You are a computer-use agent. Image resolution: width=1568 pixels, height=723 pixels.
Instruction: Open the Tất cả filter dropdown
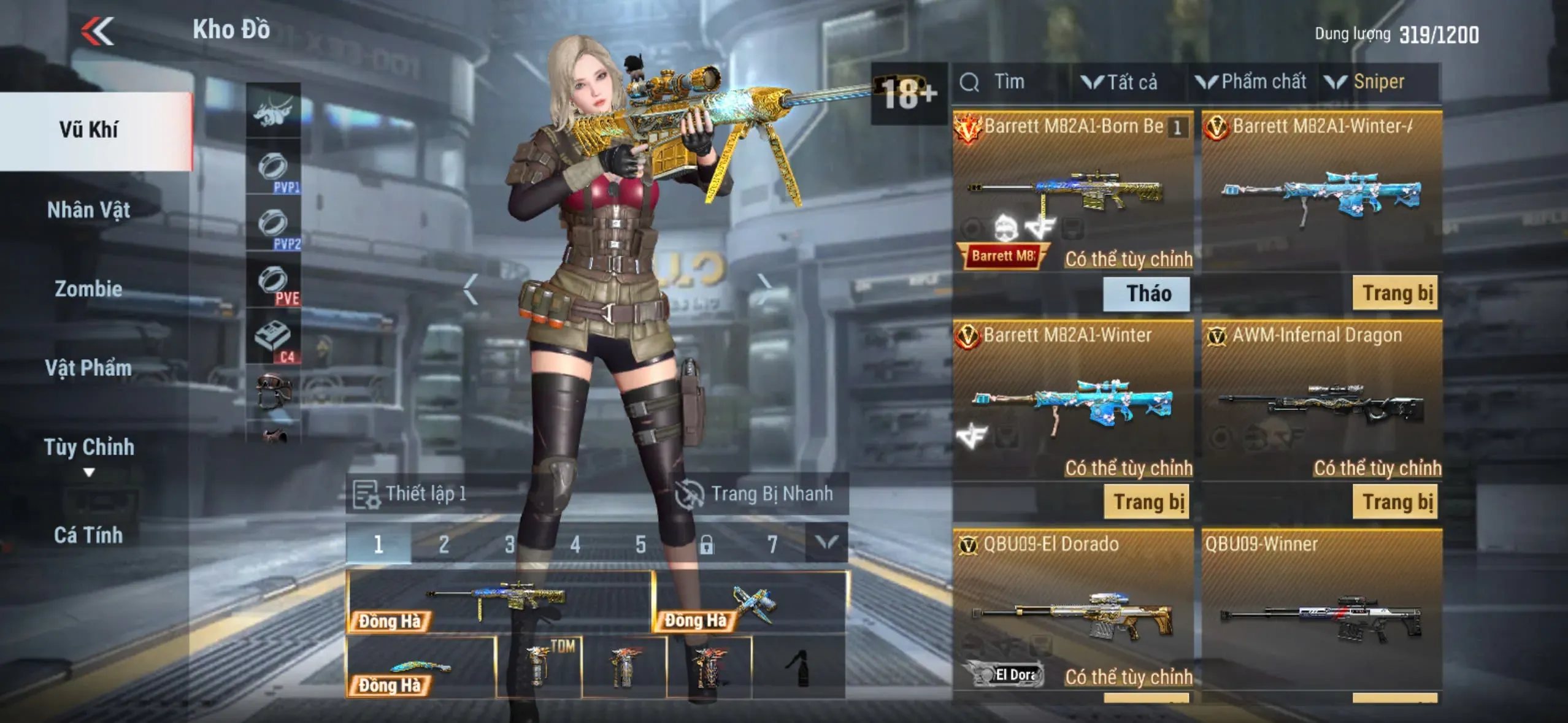[1120, 82]
